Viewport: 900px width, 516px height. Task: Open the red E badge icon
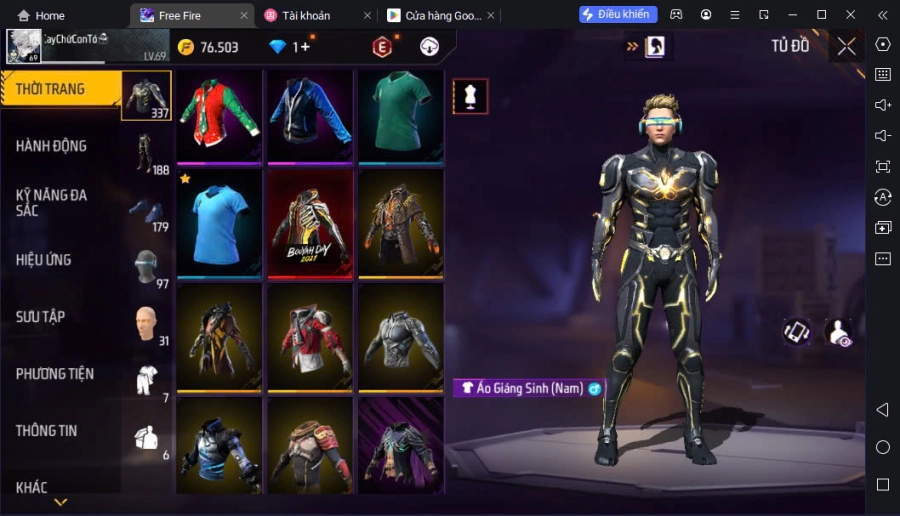(x=381, y=47)
